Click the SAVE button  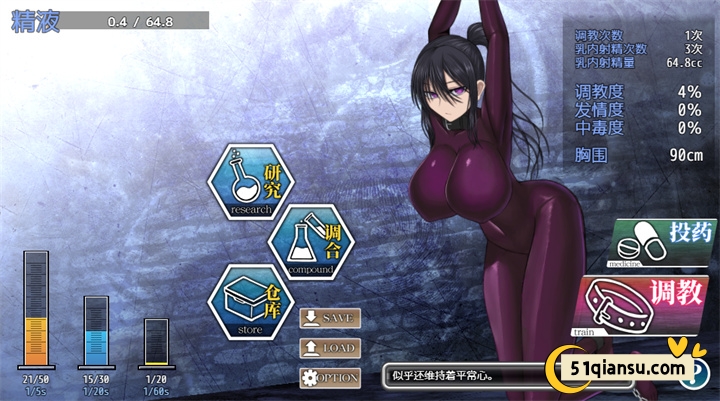(330, 318)
